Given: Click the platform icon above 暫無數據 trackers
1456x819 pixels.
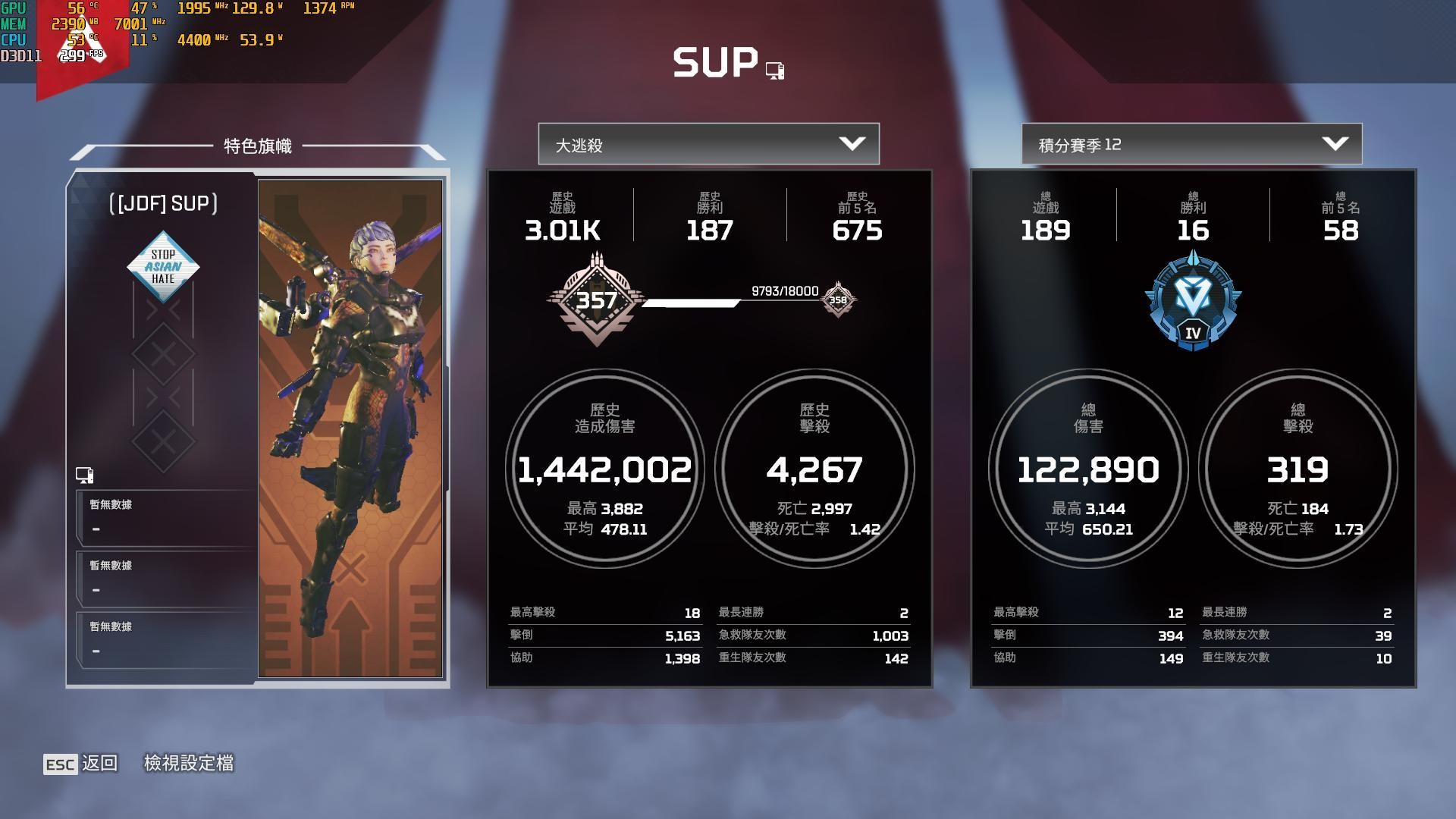Looking at the screenshot, I should (86, 475).
